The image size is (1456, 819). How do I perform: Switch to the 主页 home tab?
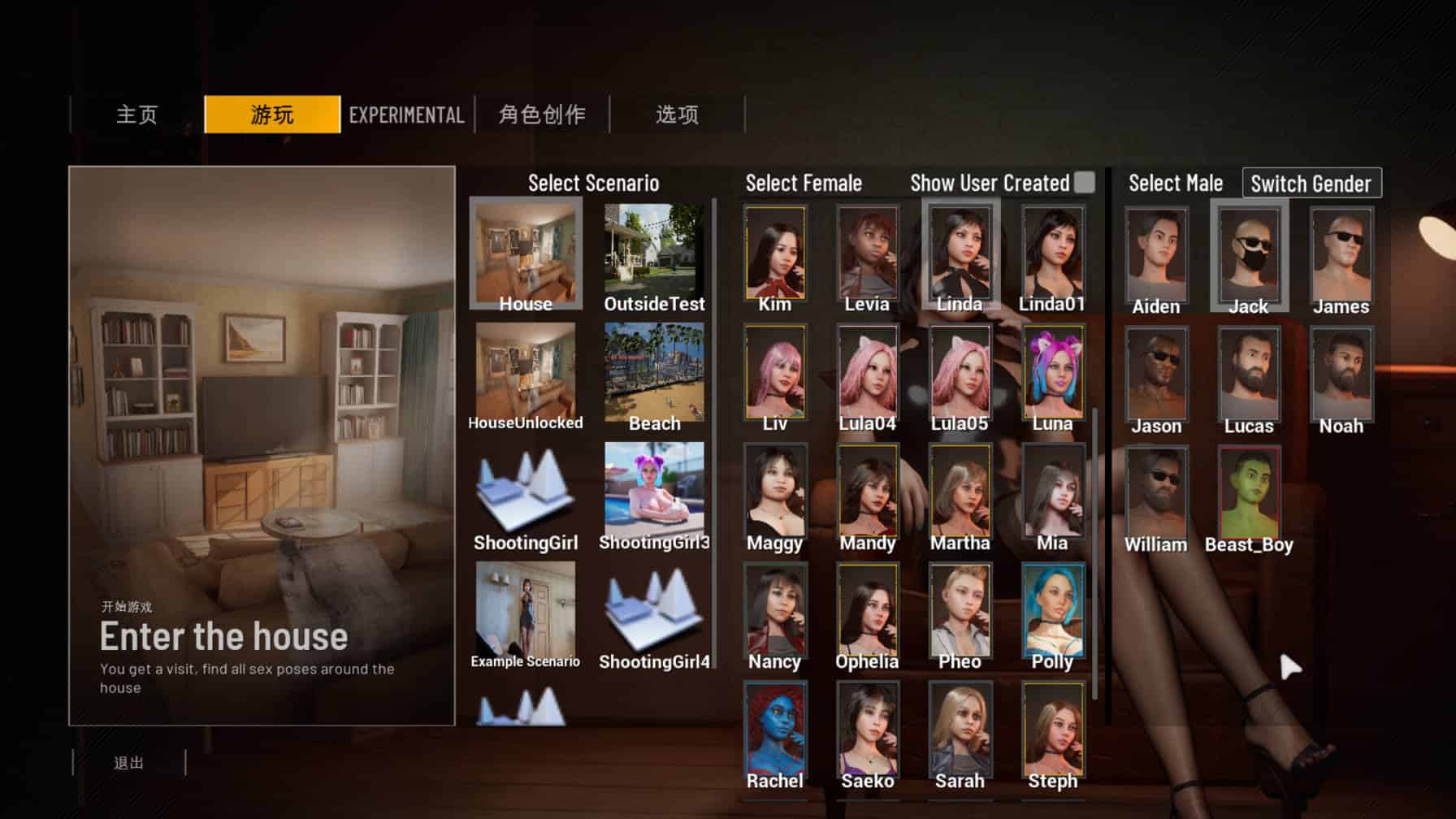tap(136, 115)
